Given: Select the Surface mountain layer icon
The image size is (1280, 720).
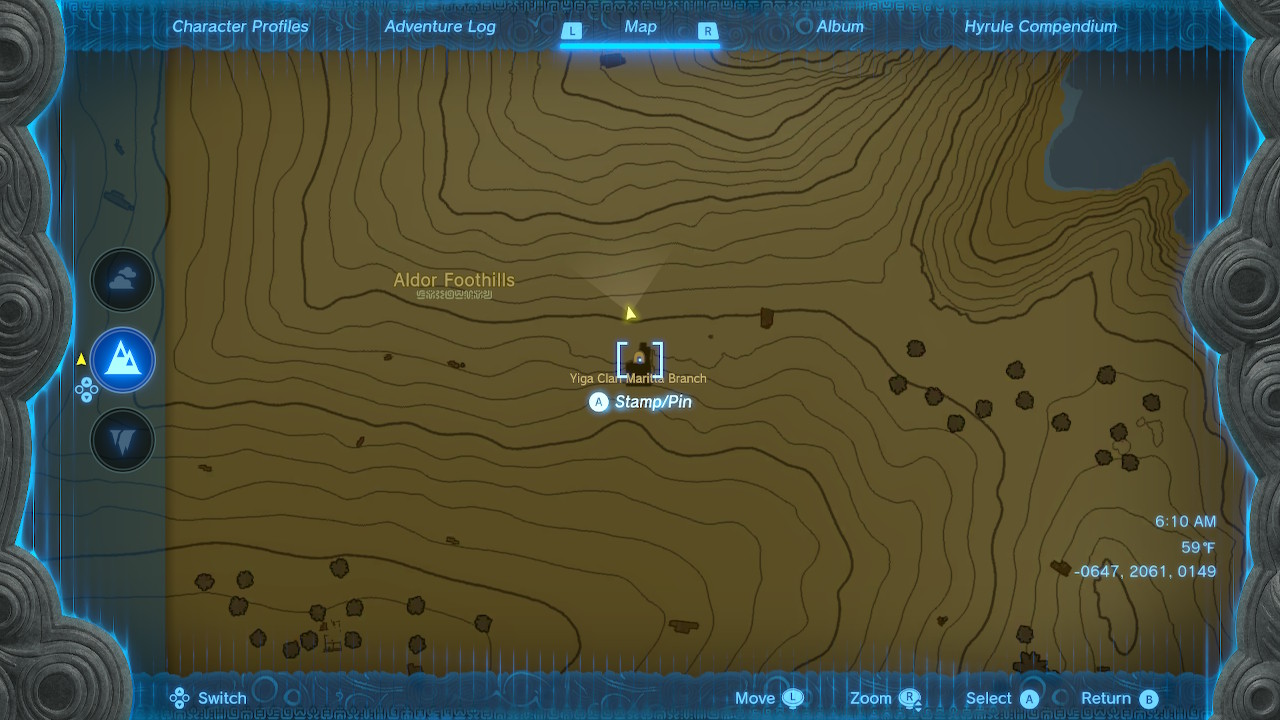Looking at the screenshot, I should point(122,360).
